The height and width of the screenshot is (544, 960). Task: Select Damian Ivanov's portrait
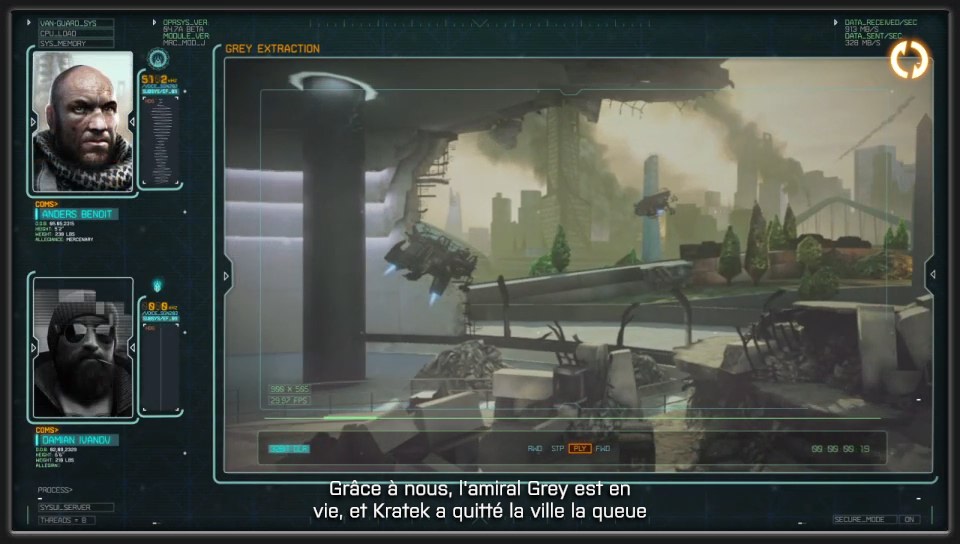click(83, 347)
